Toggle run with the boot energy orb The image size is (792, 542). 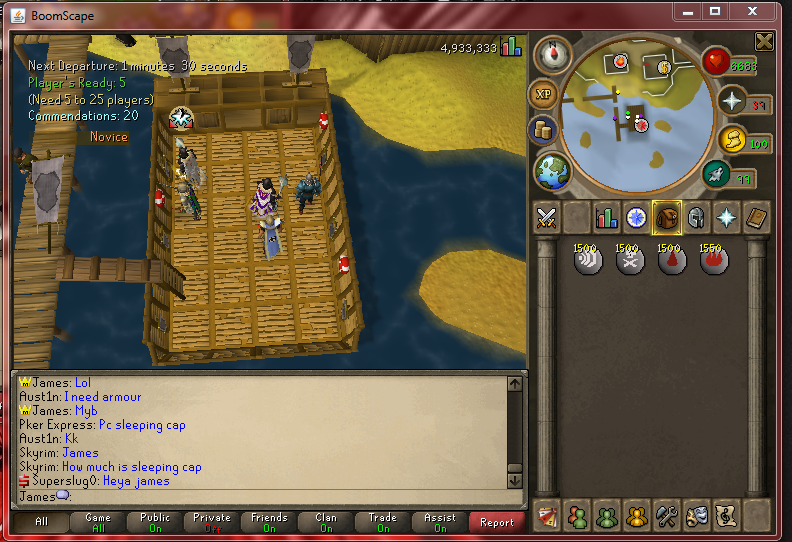tap(716, 175)
